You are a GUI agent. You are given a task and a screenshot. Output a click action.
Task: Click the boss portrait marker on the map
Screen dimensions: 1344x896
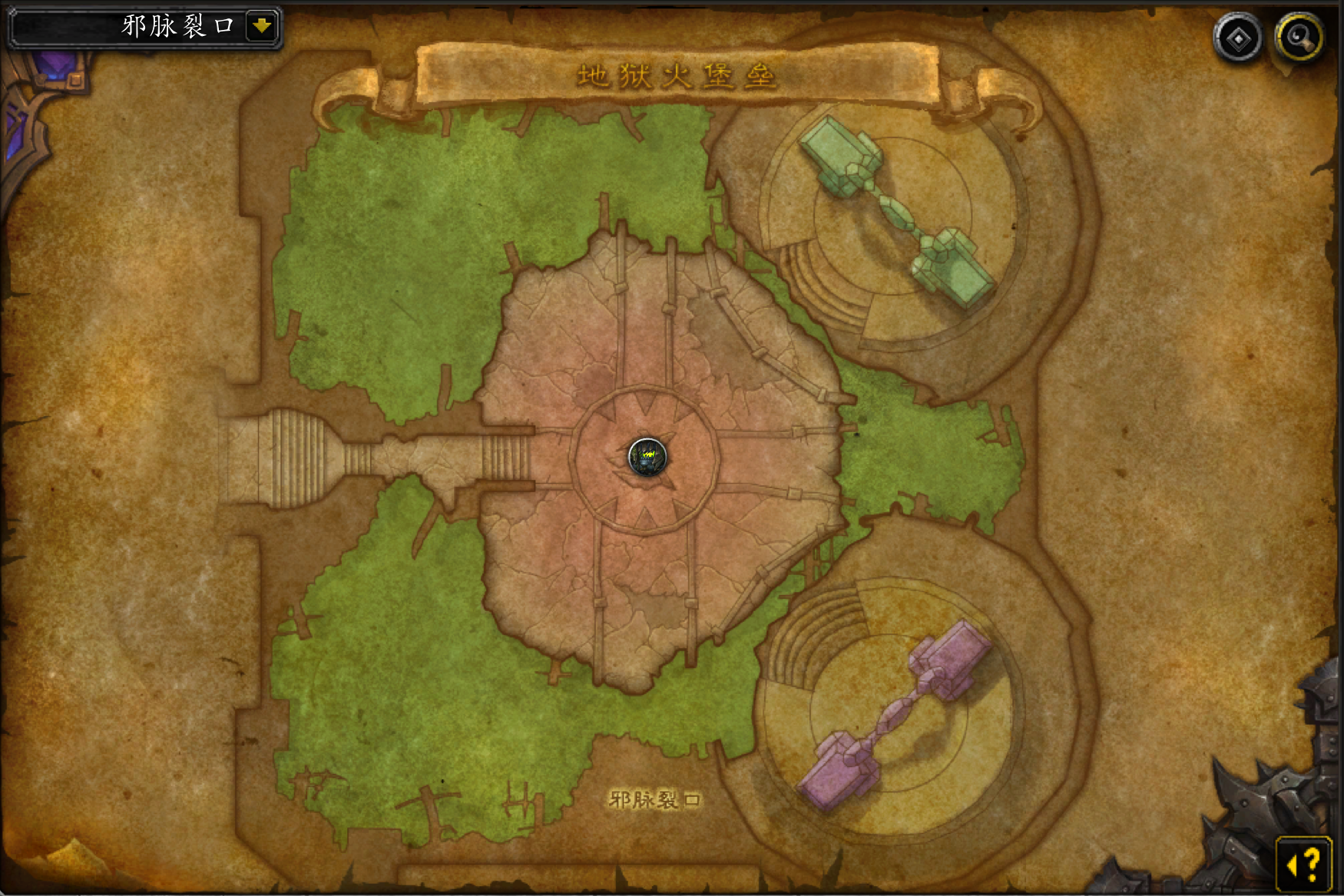647,458
